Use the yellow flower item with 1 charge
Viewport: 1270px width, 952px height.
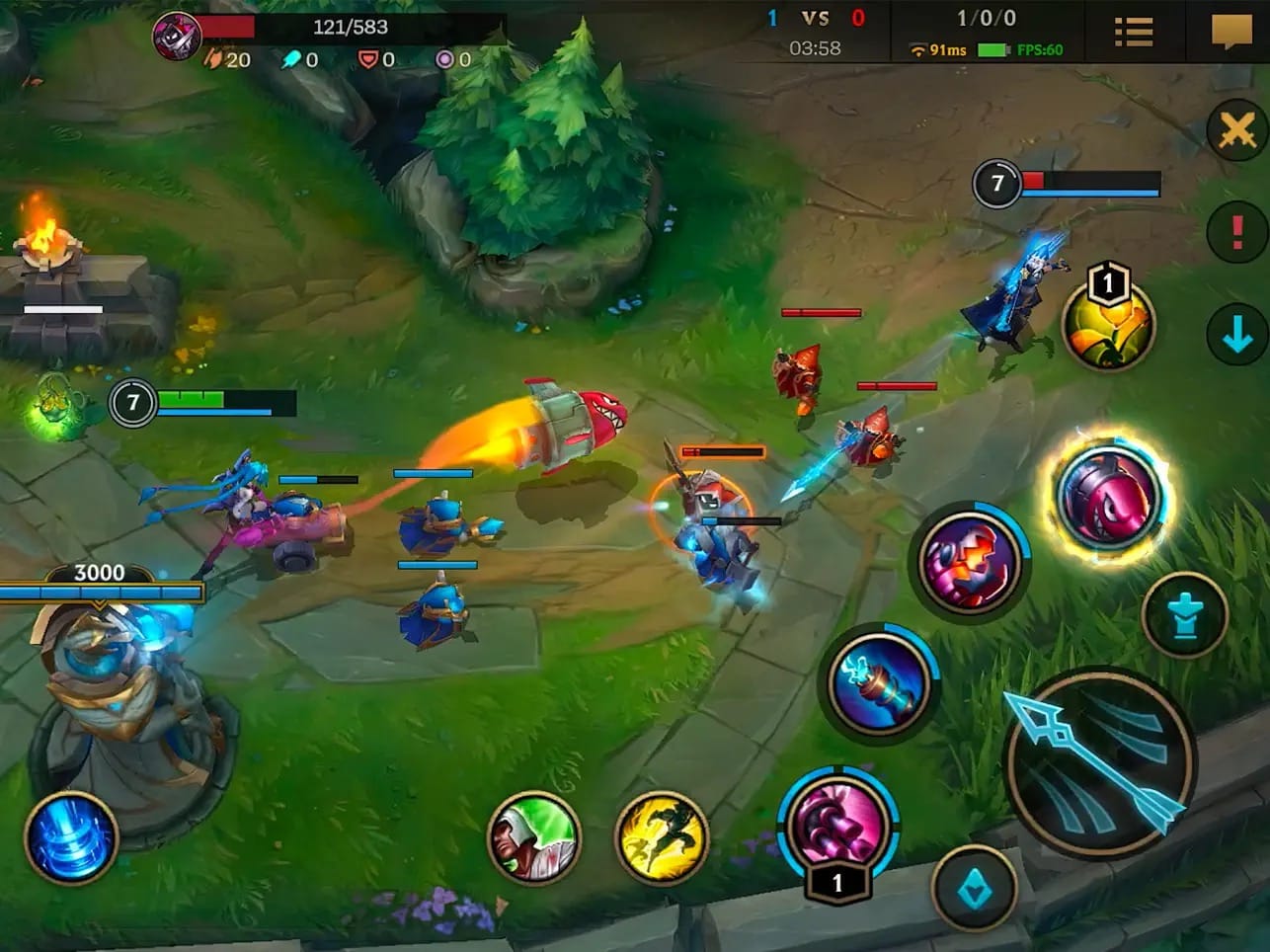(1107, 325)
